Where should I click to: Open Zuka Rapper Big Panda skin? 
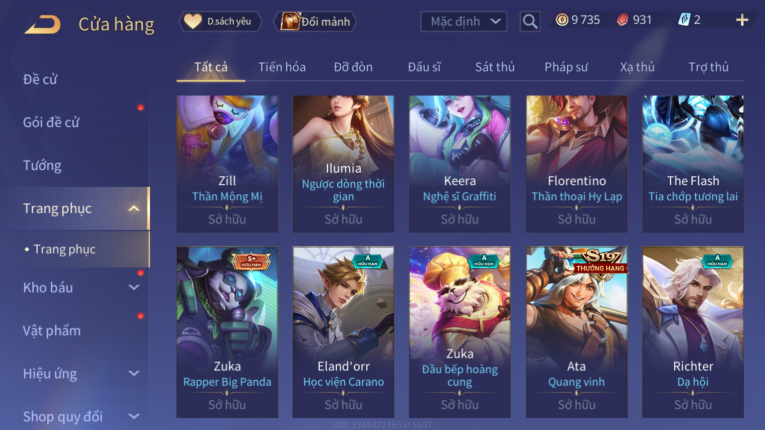(x=227, y=331)
